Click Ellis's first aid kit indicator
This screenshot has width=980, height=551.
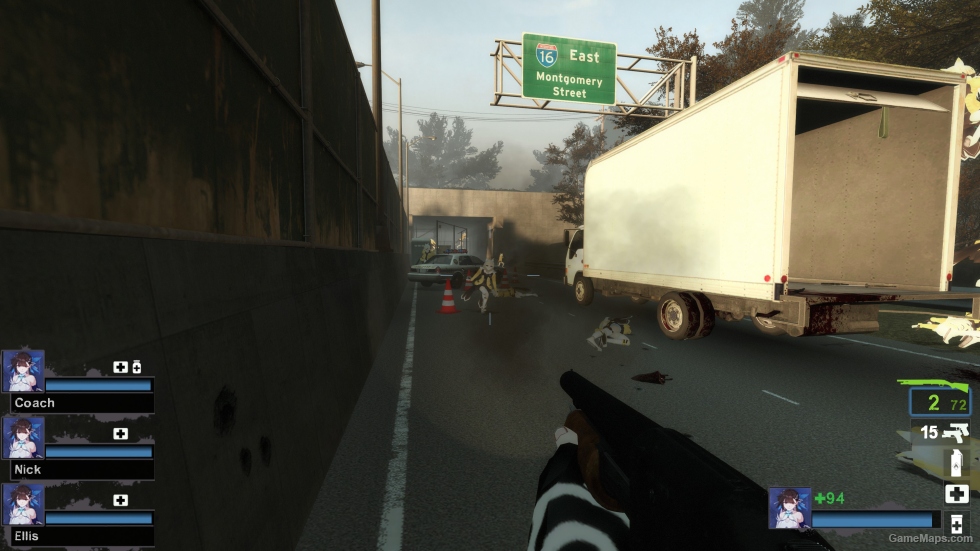(120, 500)
